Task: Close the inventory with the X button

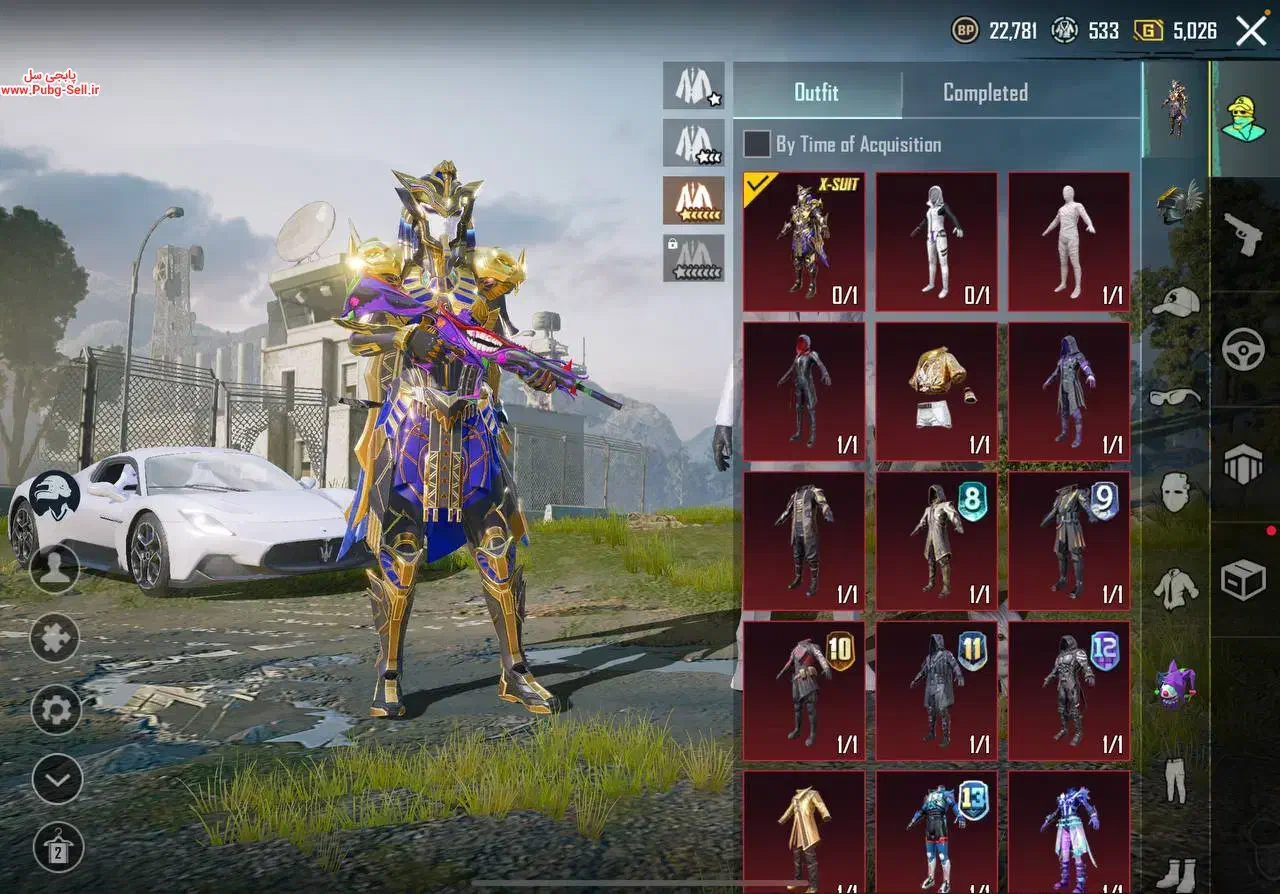Action: pos(1251,31)
